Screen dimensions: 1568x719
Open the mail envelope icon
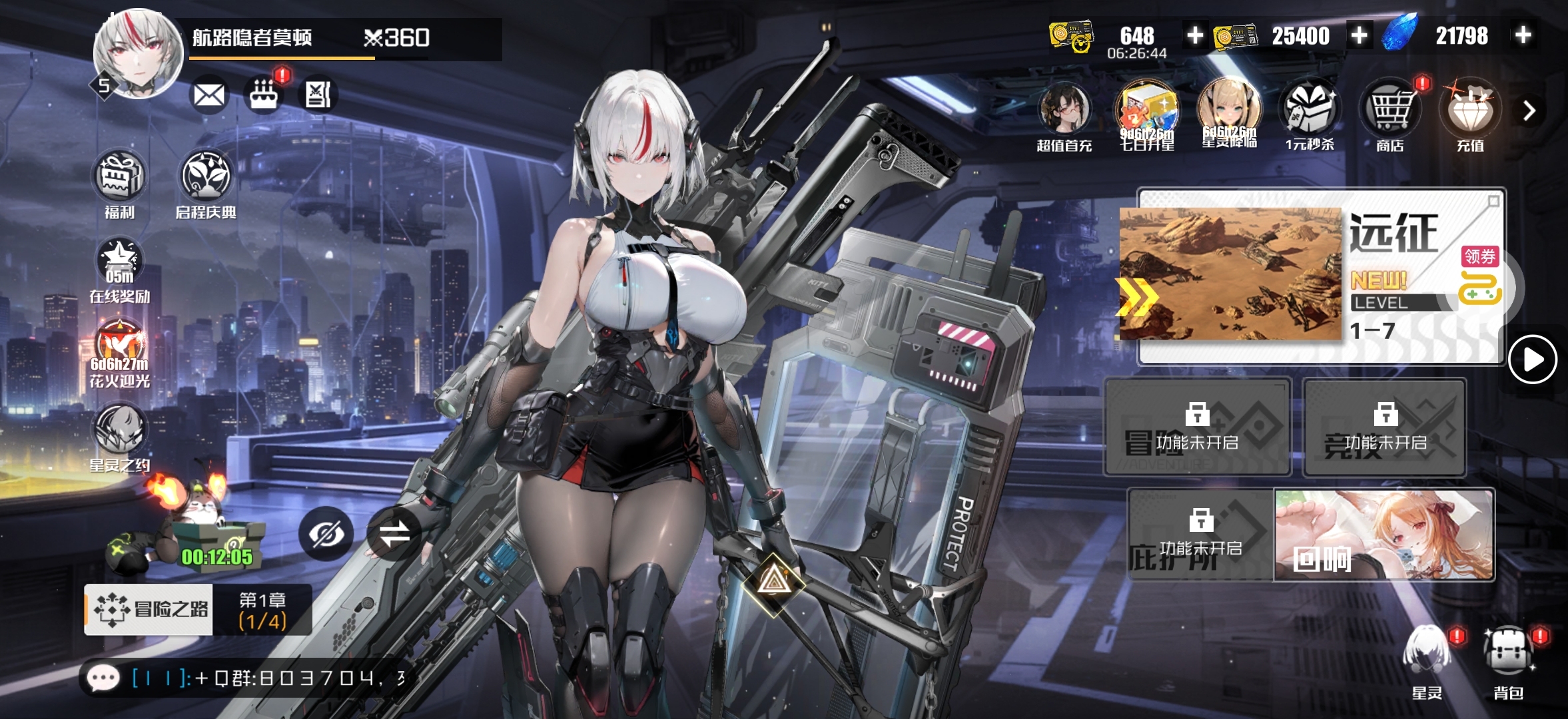(208, 95)
